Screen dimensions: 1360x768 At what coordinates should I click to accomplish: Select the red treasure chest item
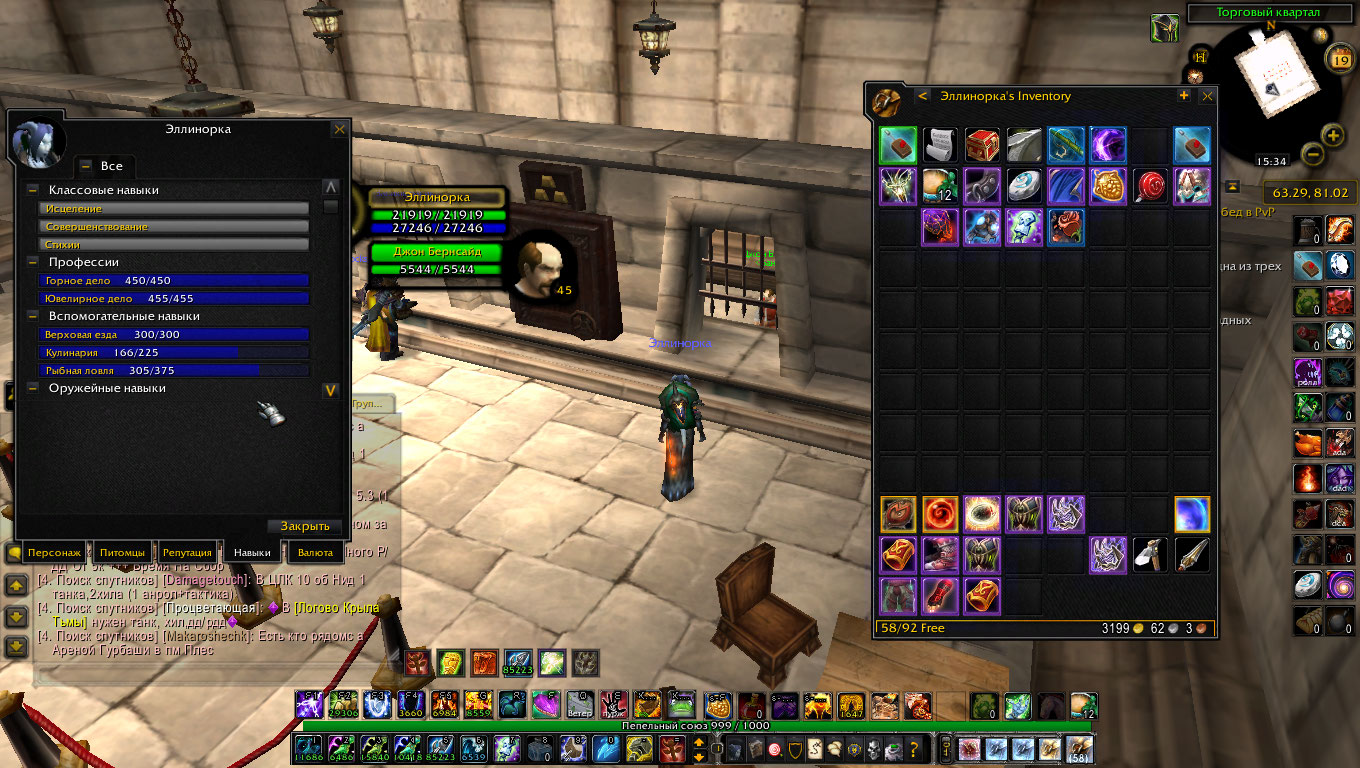982,145
